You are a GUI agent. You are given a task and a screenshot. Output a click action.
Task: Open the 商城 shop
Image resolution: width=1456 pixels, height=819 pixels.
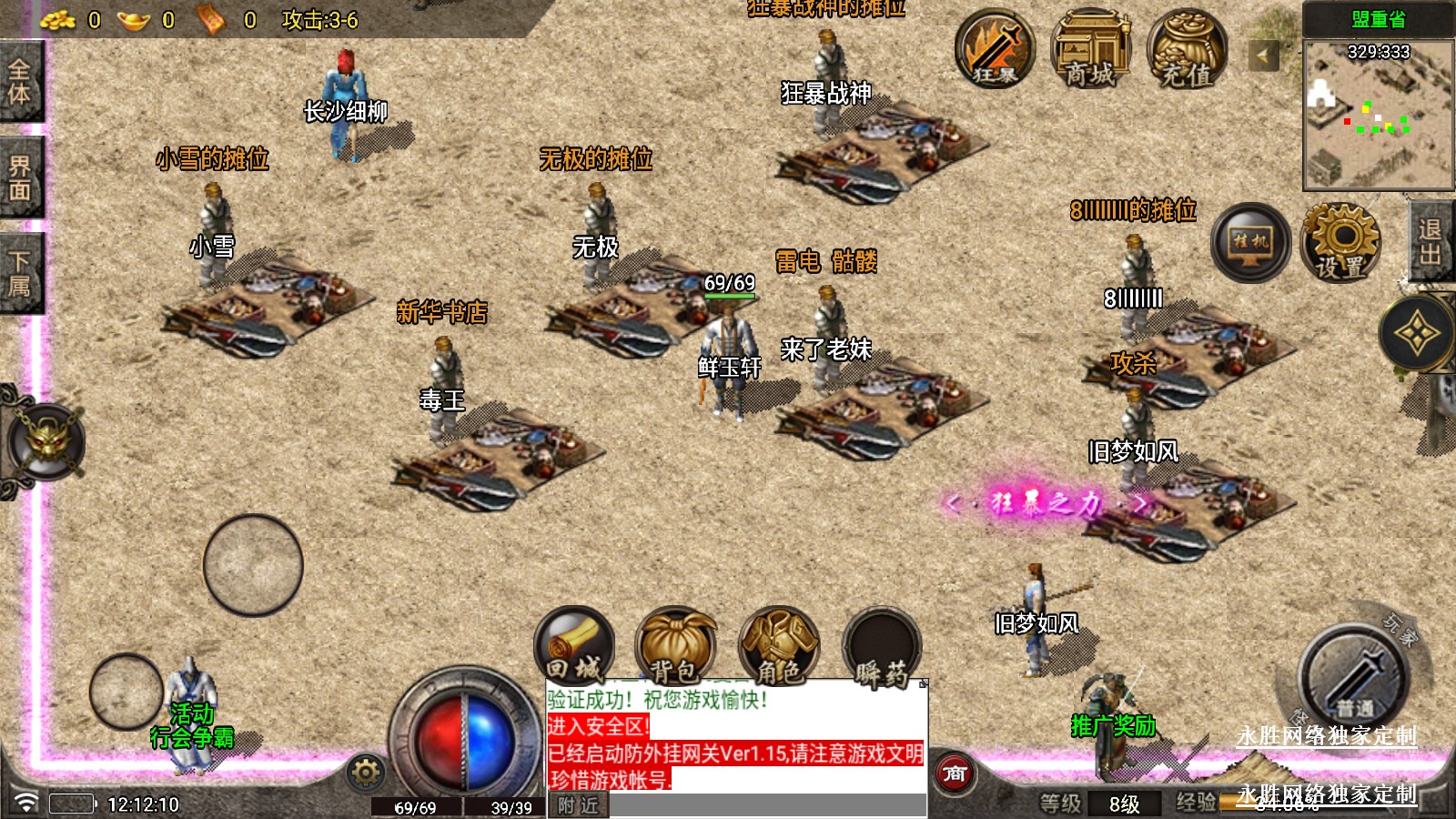(1090, 48)
